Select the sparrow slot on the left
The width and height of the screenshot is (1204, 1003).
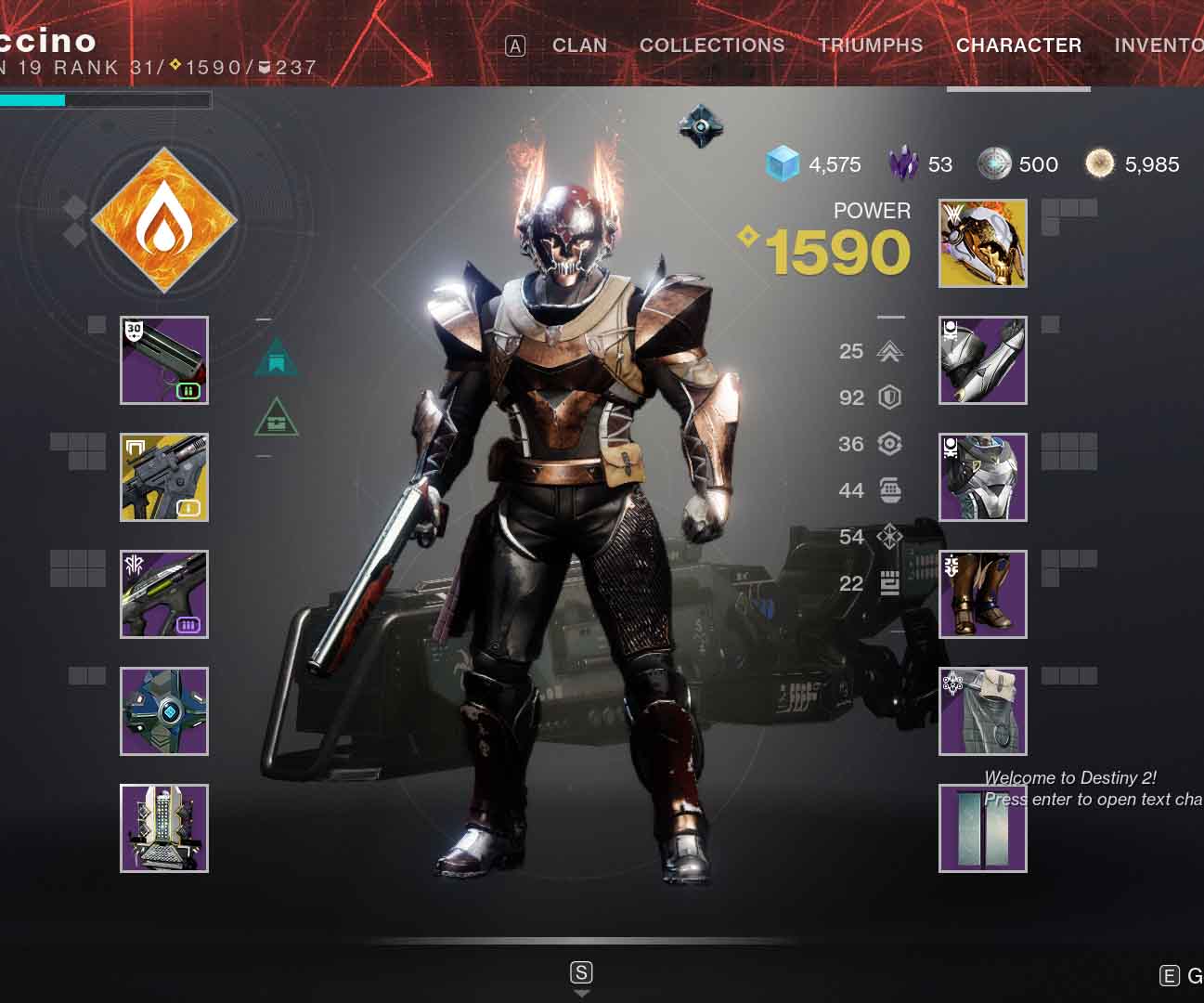point(163,710)
